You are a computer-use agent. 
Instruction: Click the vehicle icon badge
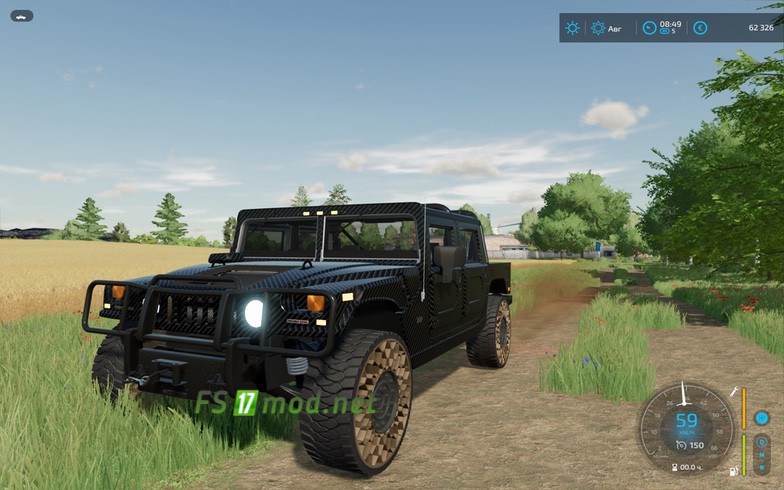tap(22, 16)
